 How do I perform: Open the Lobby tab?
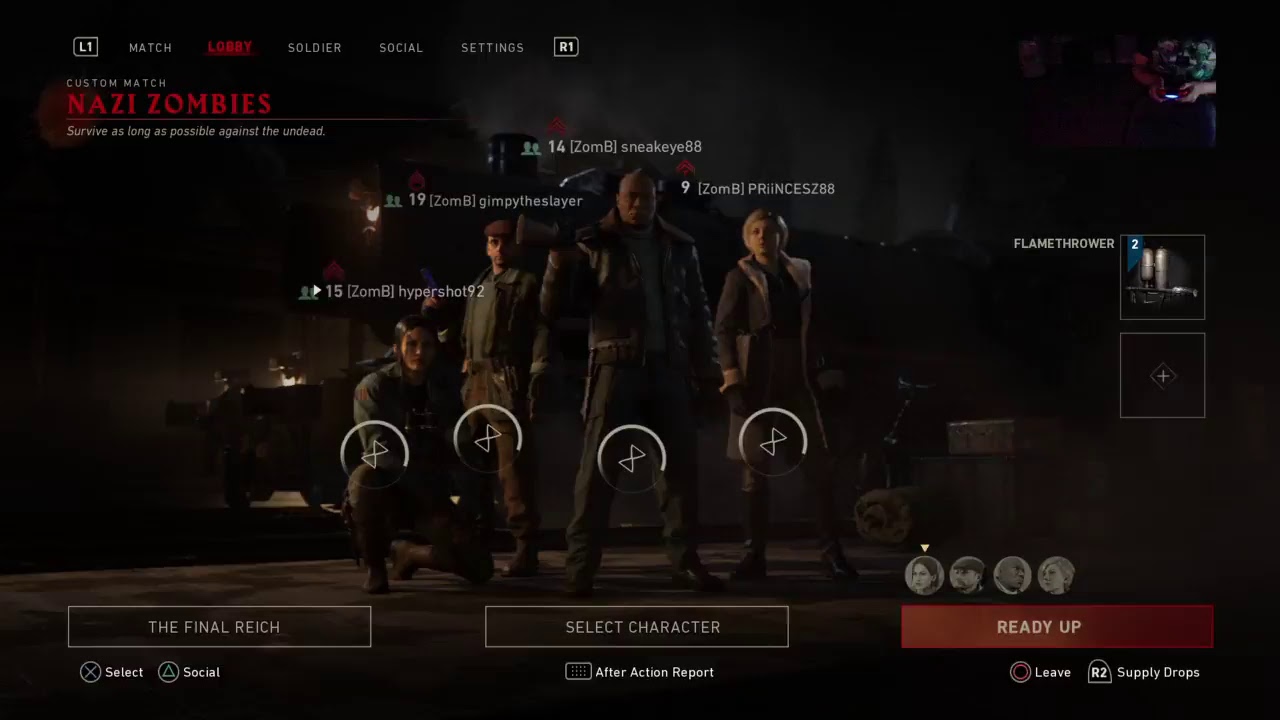[x=230, y=48]
